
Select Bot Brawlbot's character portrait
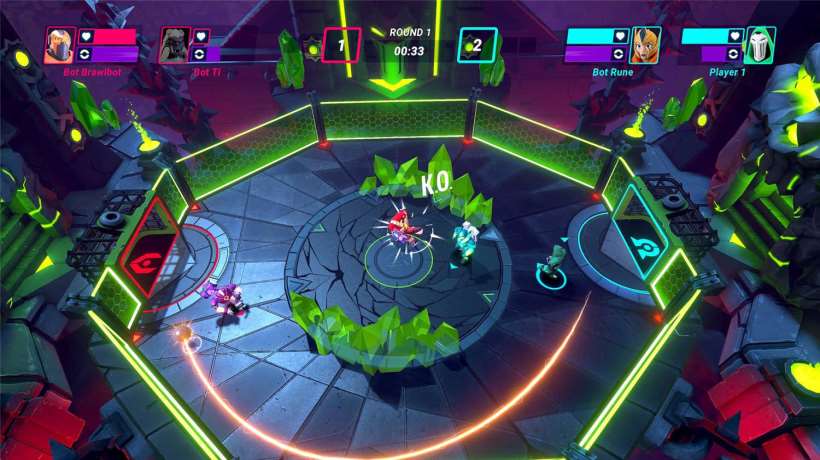point(58,45)
